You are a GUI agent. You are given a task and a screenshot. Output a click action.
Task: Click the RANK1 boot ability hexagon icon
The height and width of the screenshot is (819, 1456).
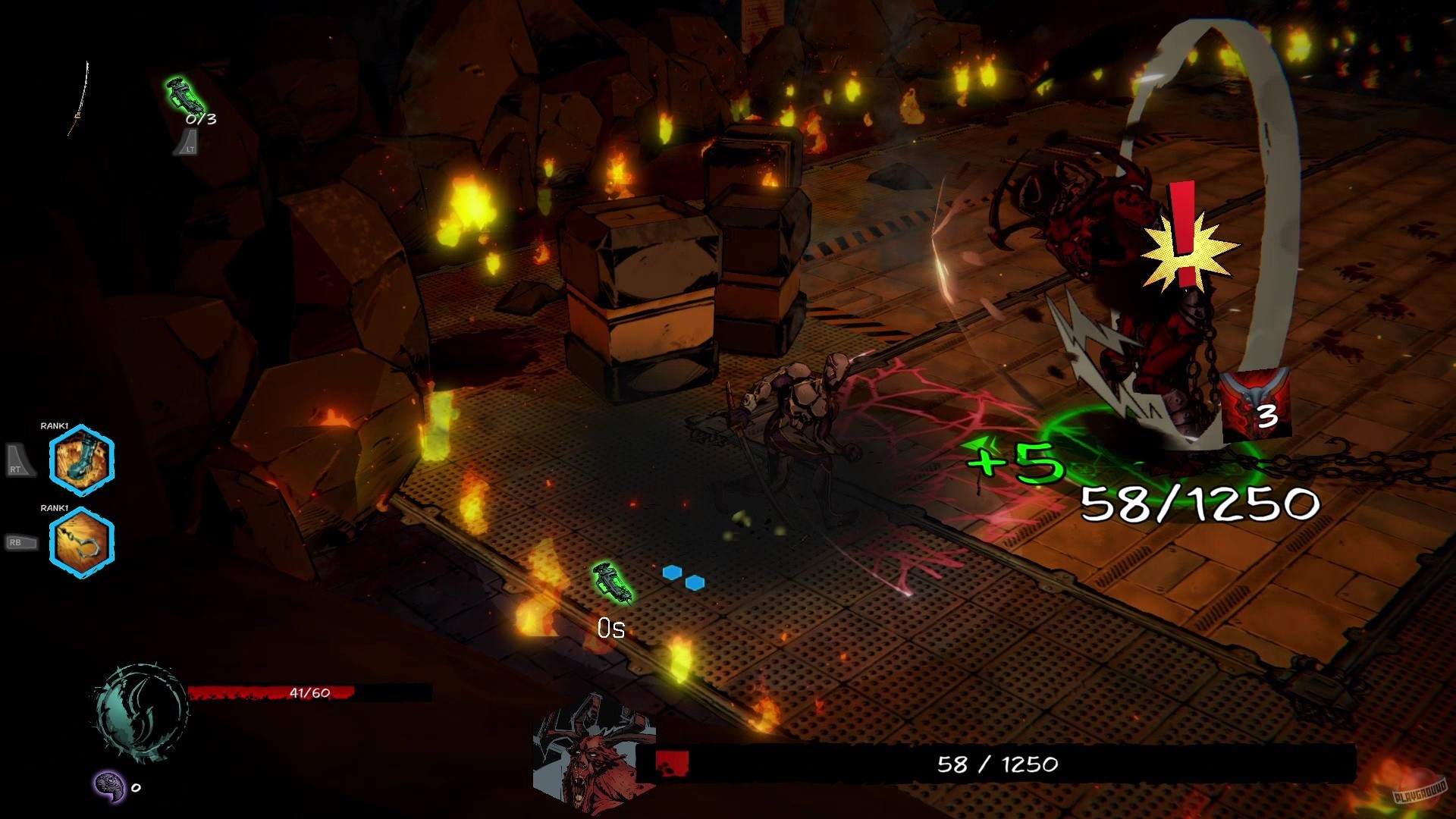[81, 461]
